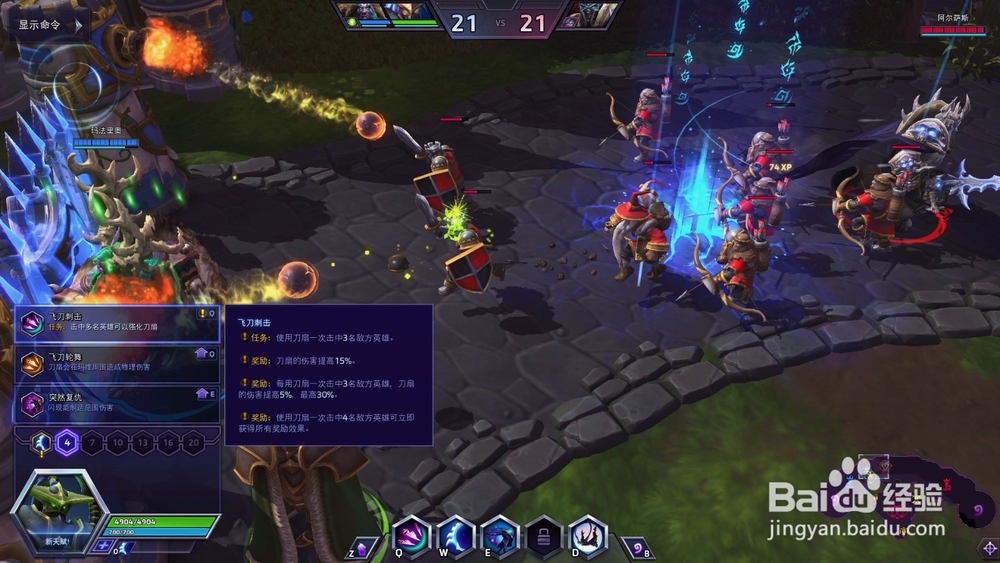
Task: Select the level 4 talent tier
Action: 67,443
